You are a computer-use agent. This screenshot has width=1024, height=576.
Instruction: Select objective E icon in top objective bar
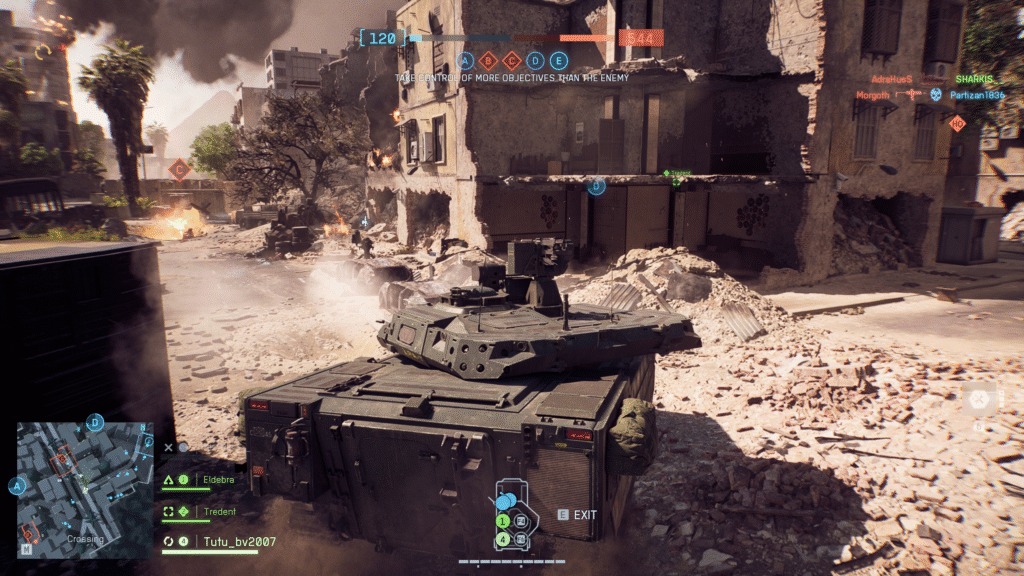[559, 60]
